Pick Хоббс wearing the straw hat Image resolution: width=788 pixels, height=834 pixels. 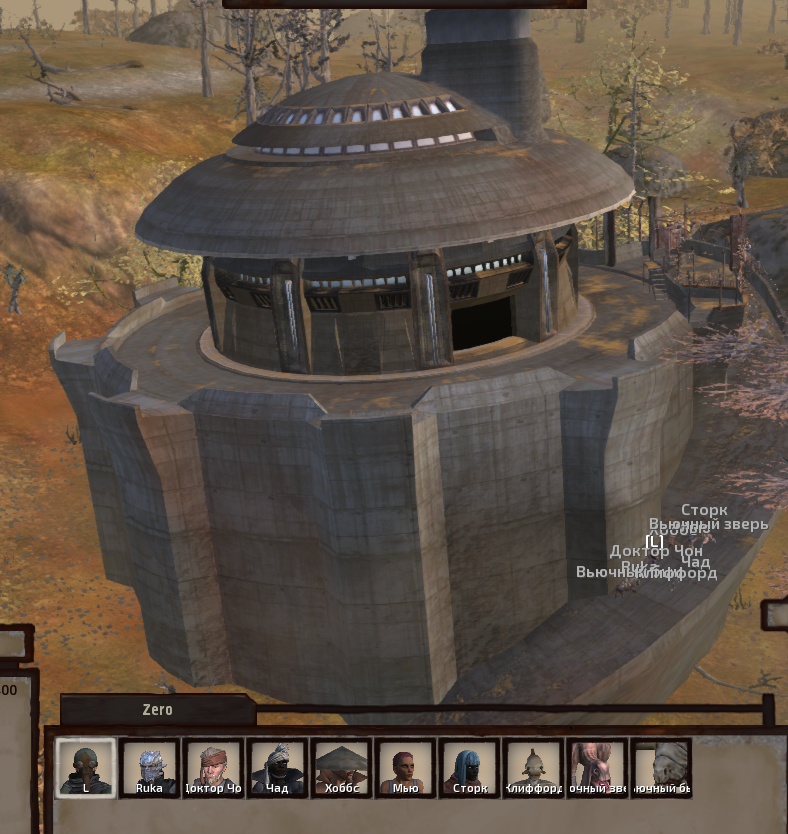point(341,768)
